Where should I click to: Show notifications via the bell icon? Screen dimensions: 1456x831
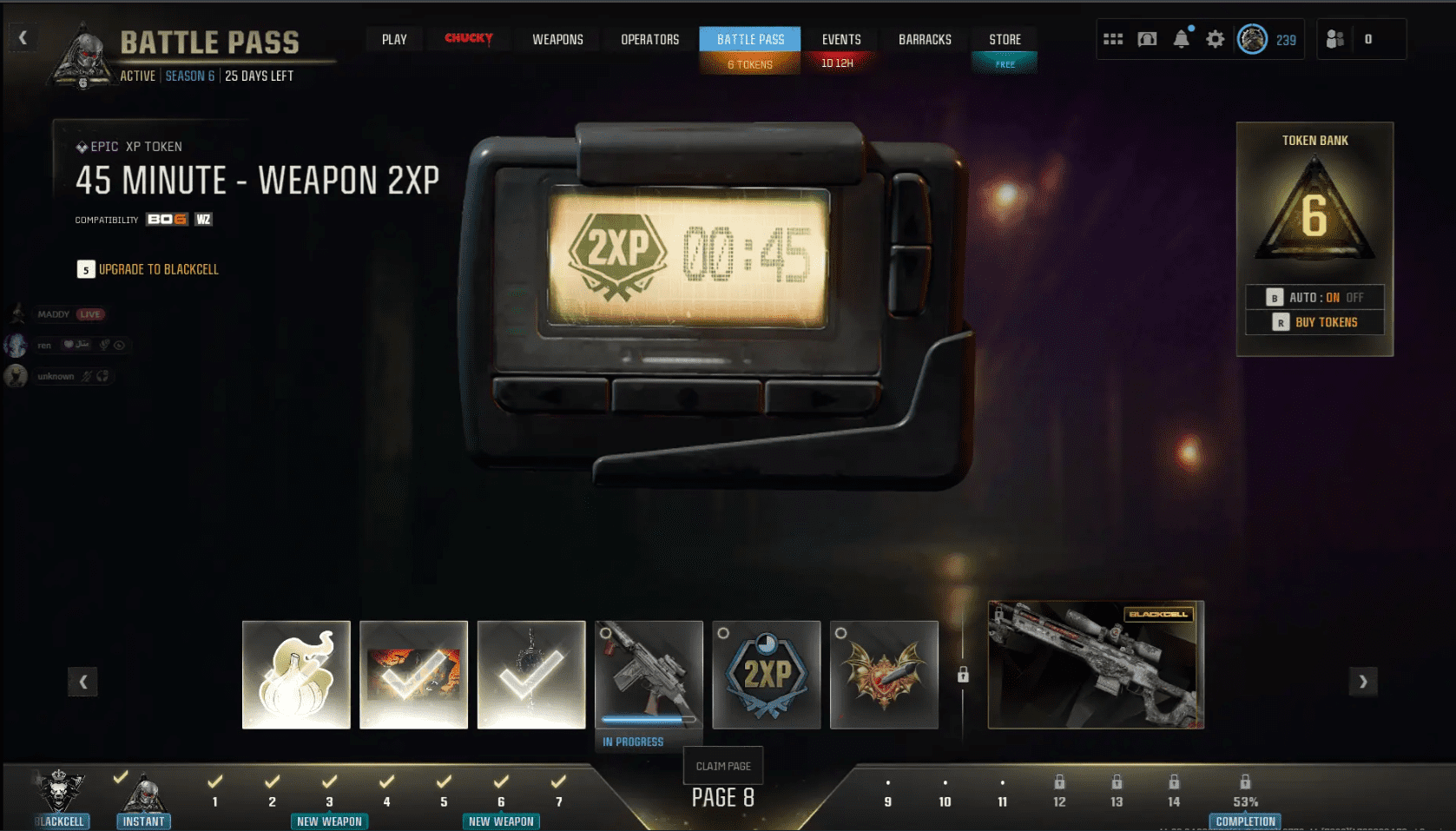click(1181, 39)
